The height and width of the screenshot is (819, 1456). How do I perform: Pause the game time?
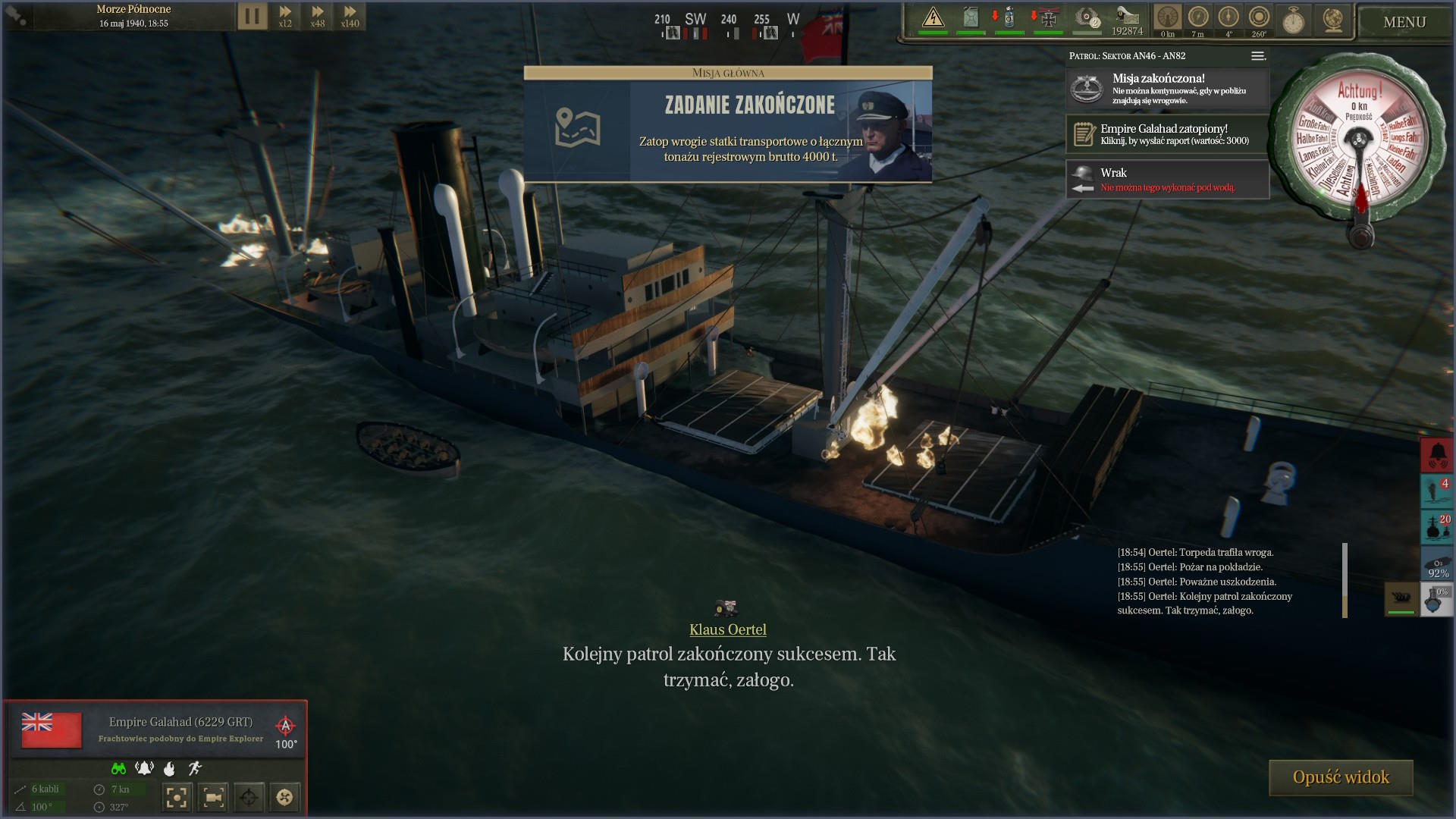(x=253, y=16)
